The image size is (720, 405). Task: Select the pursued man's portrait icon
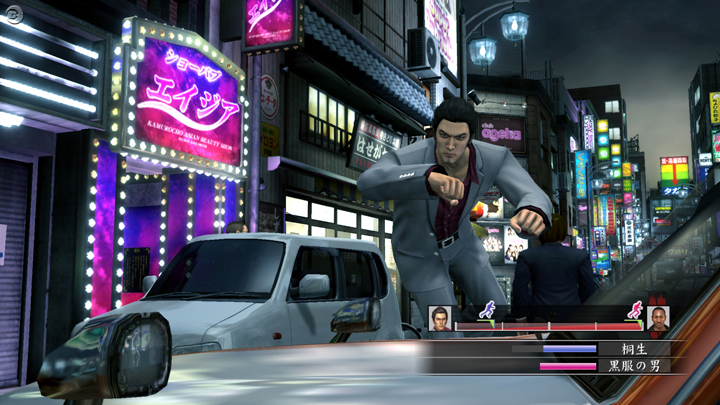(658, 318)
